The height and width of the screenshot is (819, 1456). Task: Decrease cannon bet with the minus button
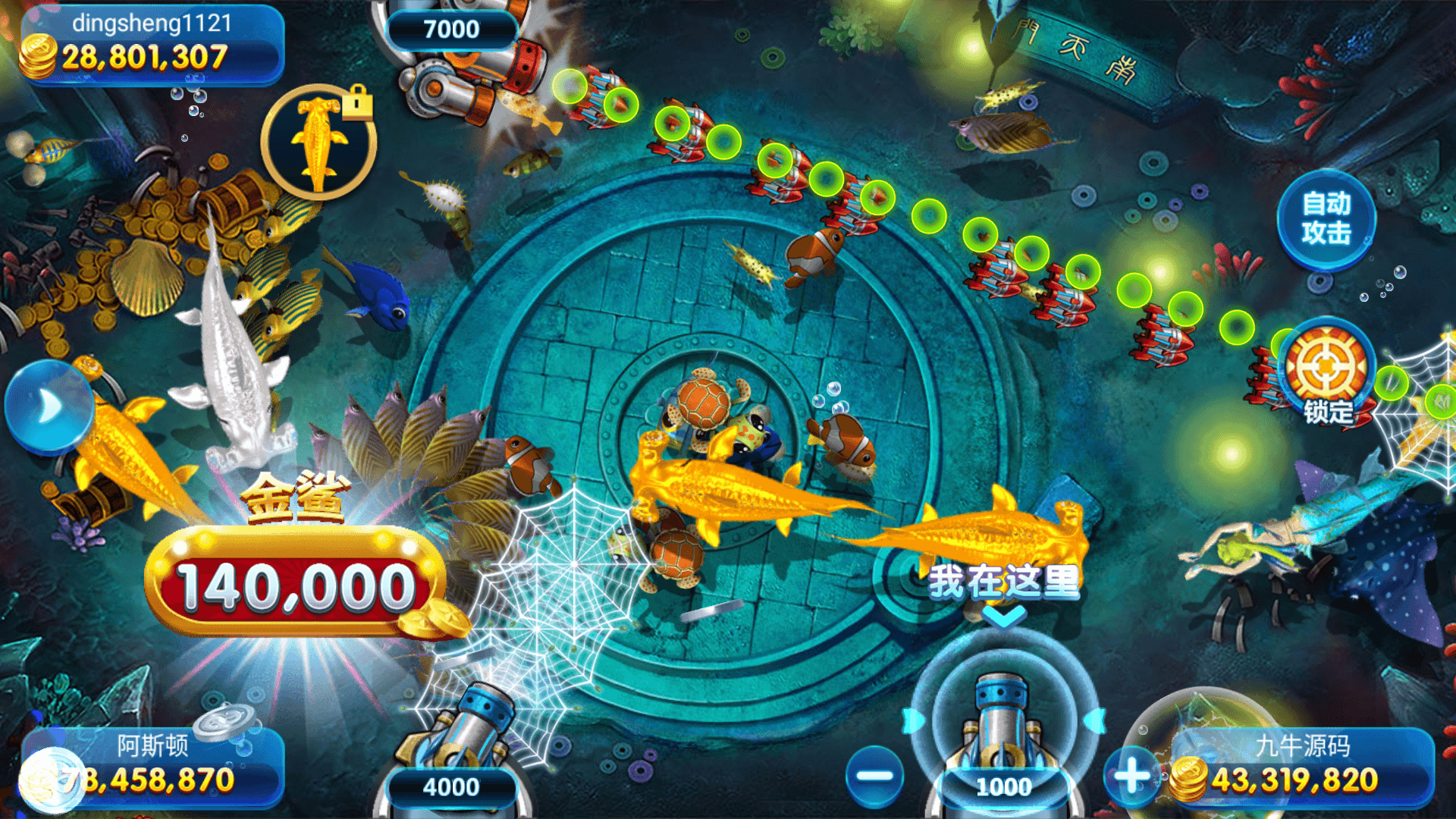point(874,775)
